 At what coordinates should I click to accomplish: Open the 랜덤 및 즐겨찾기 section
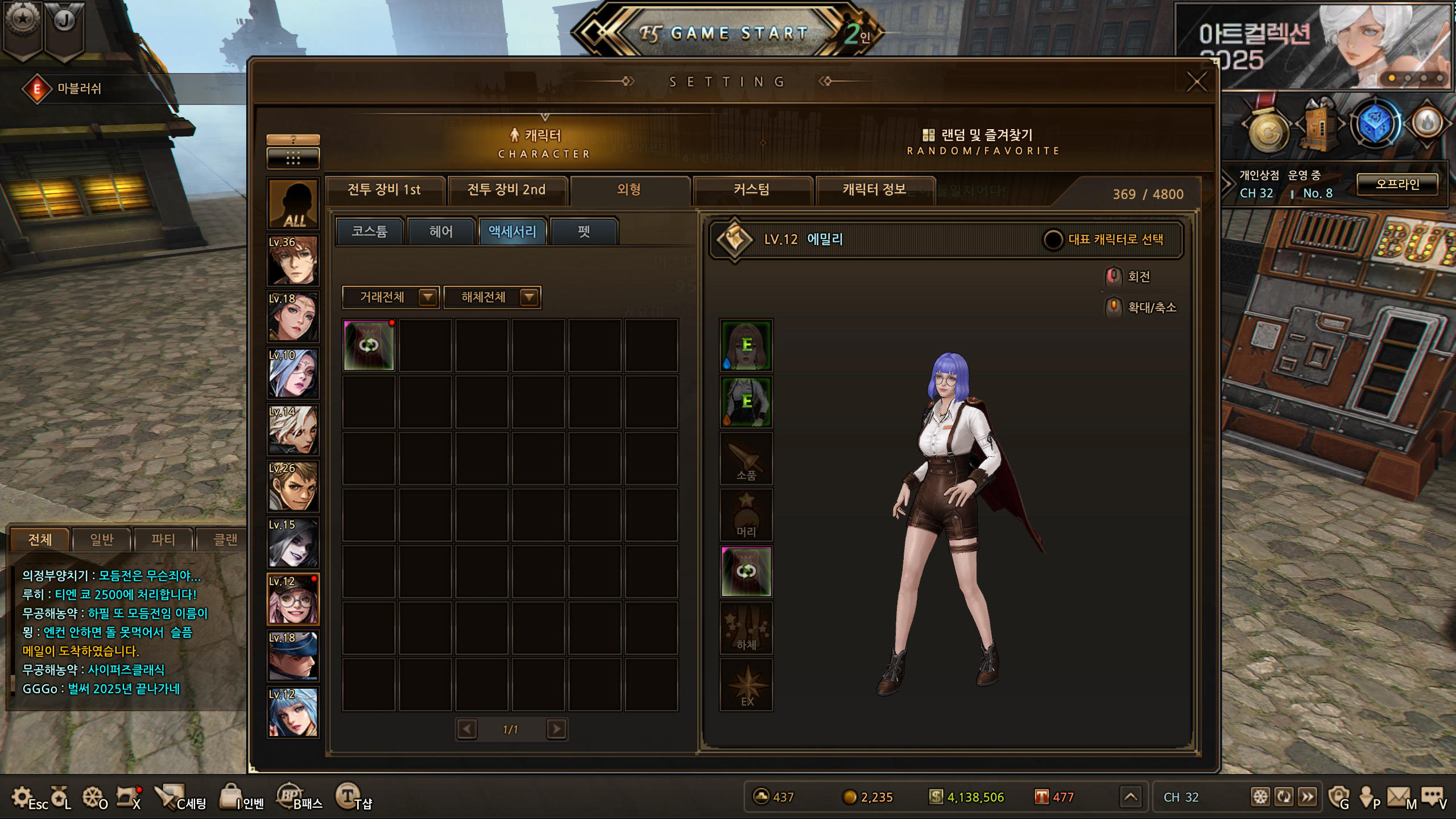click(x=984, y=141)
